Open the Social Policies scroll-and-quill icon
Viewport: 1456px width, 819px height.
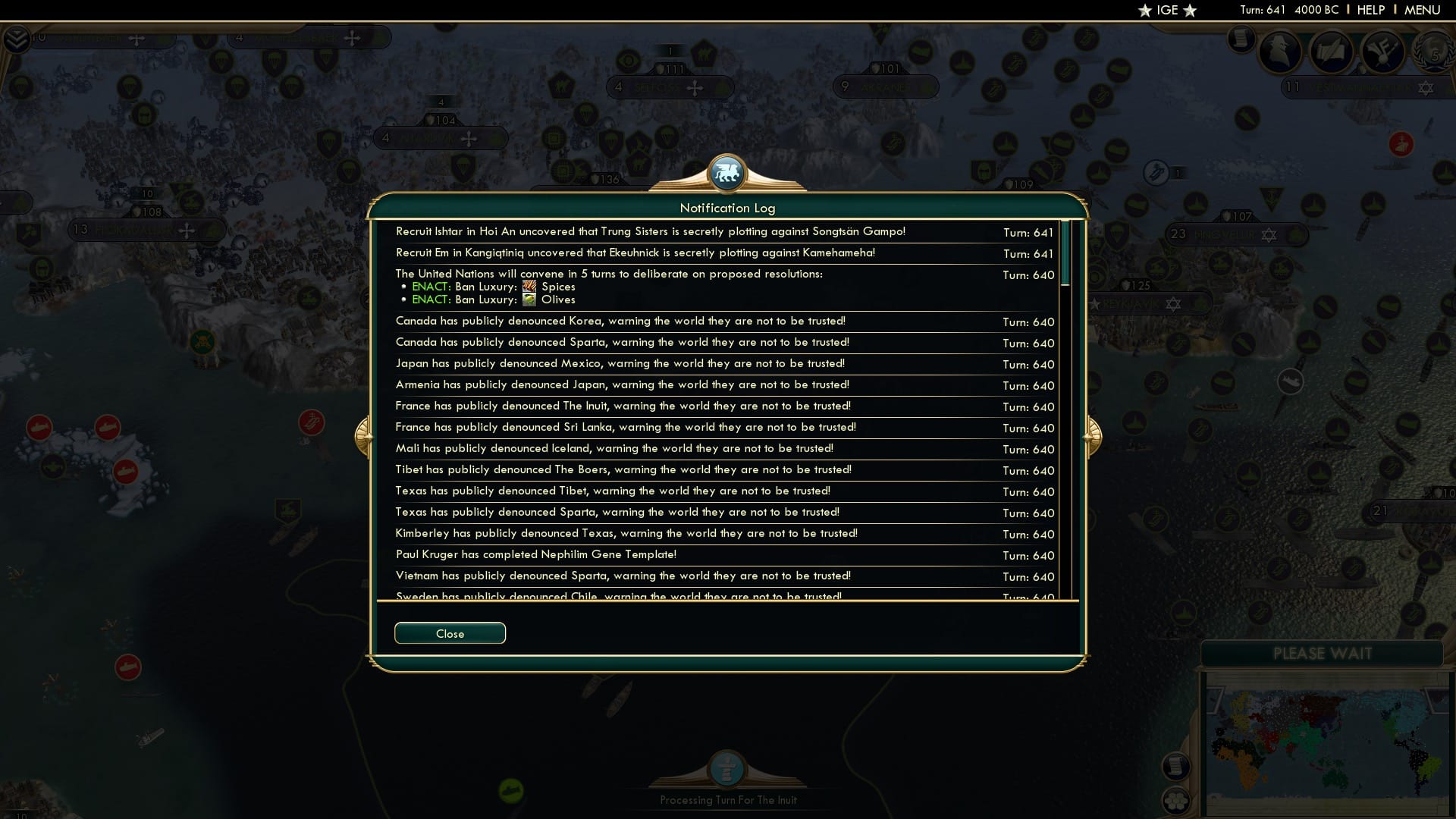pyautogui.click(x=1332, y=51)
